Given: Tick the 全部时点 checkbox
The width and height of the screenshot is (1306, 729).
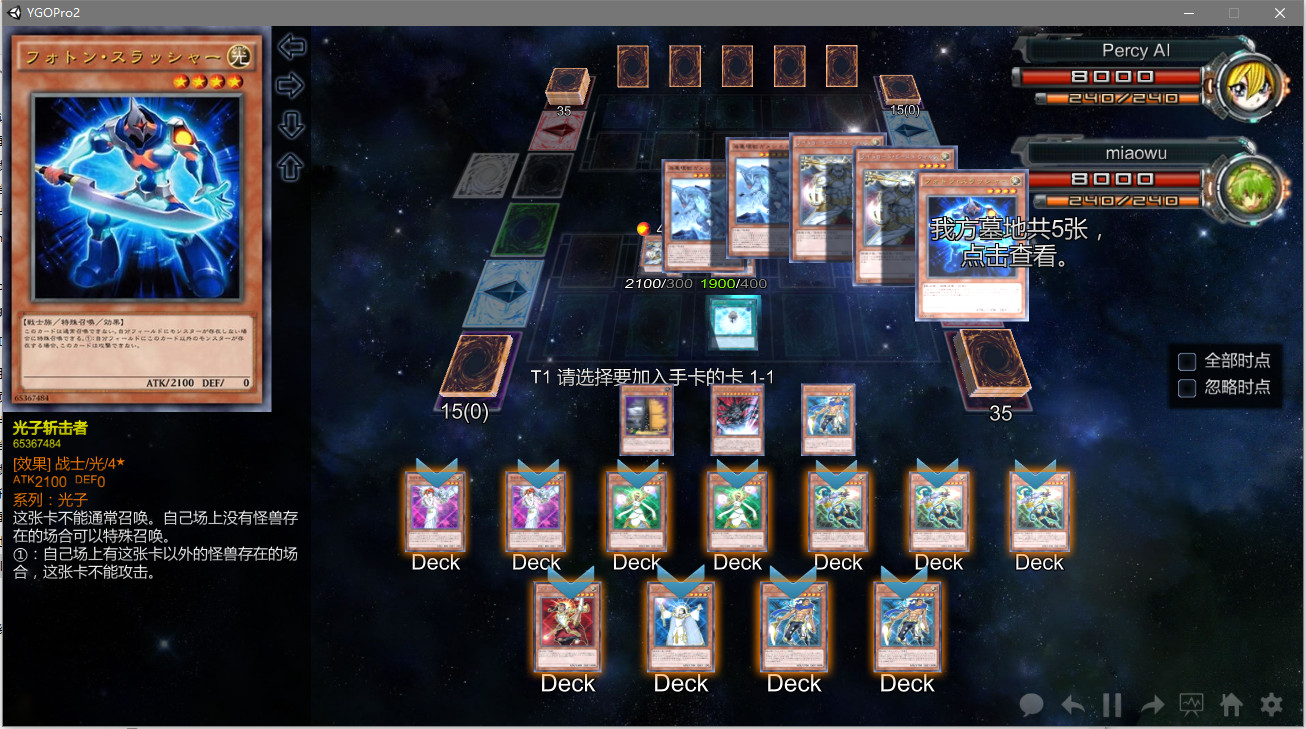Looking at the screenshot, I should coord(1187,361).
